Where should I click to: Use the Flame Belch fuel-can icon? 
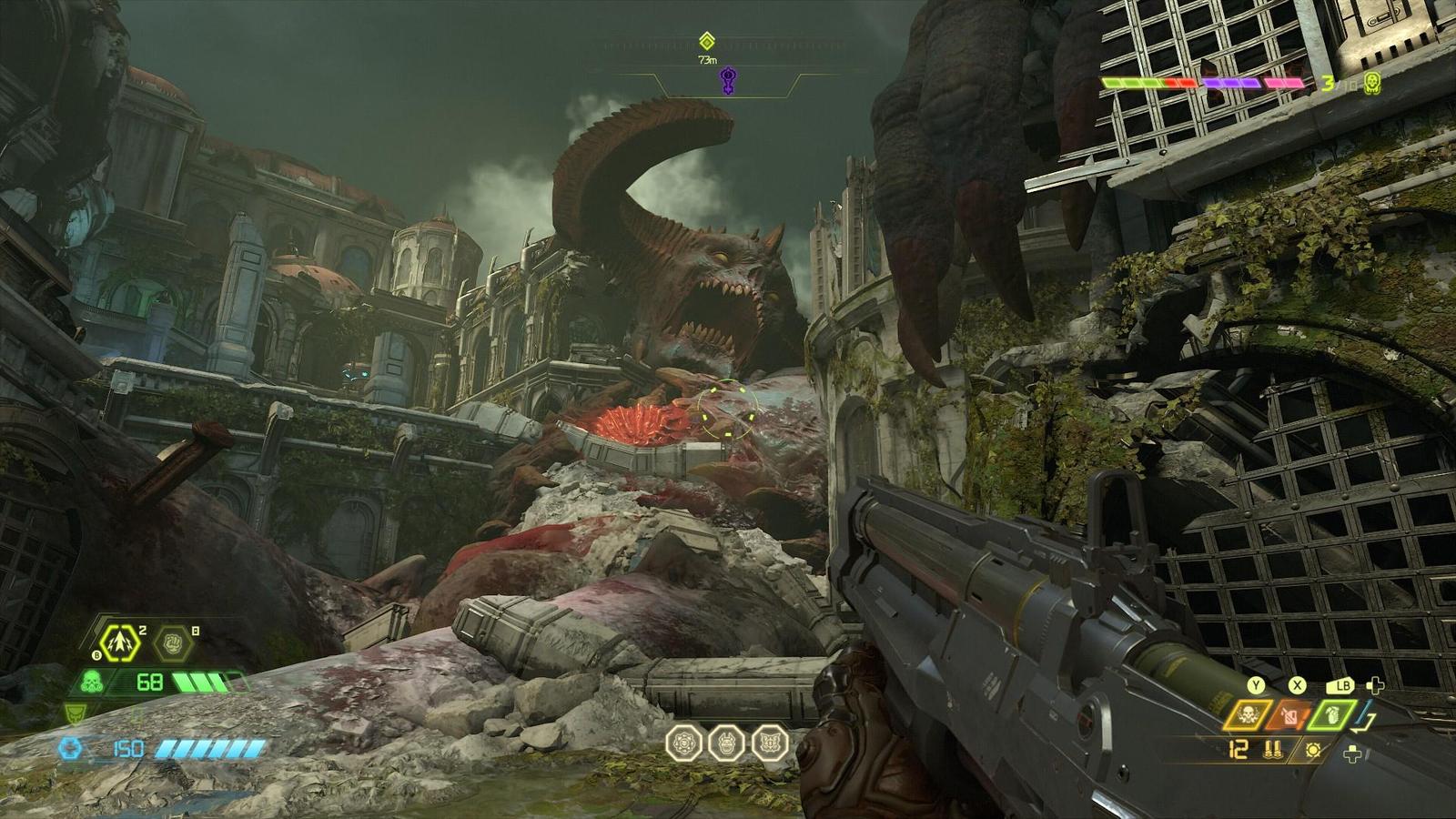1285,715
